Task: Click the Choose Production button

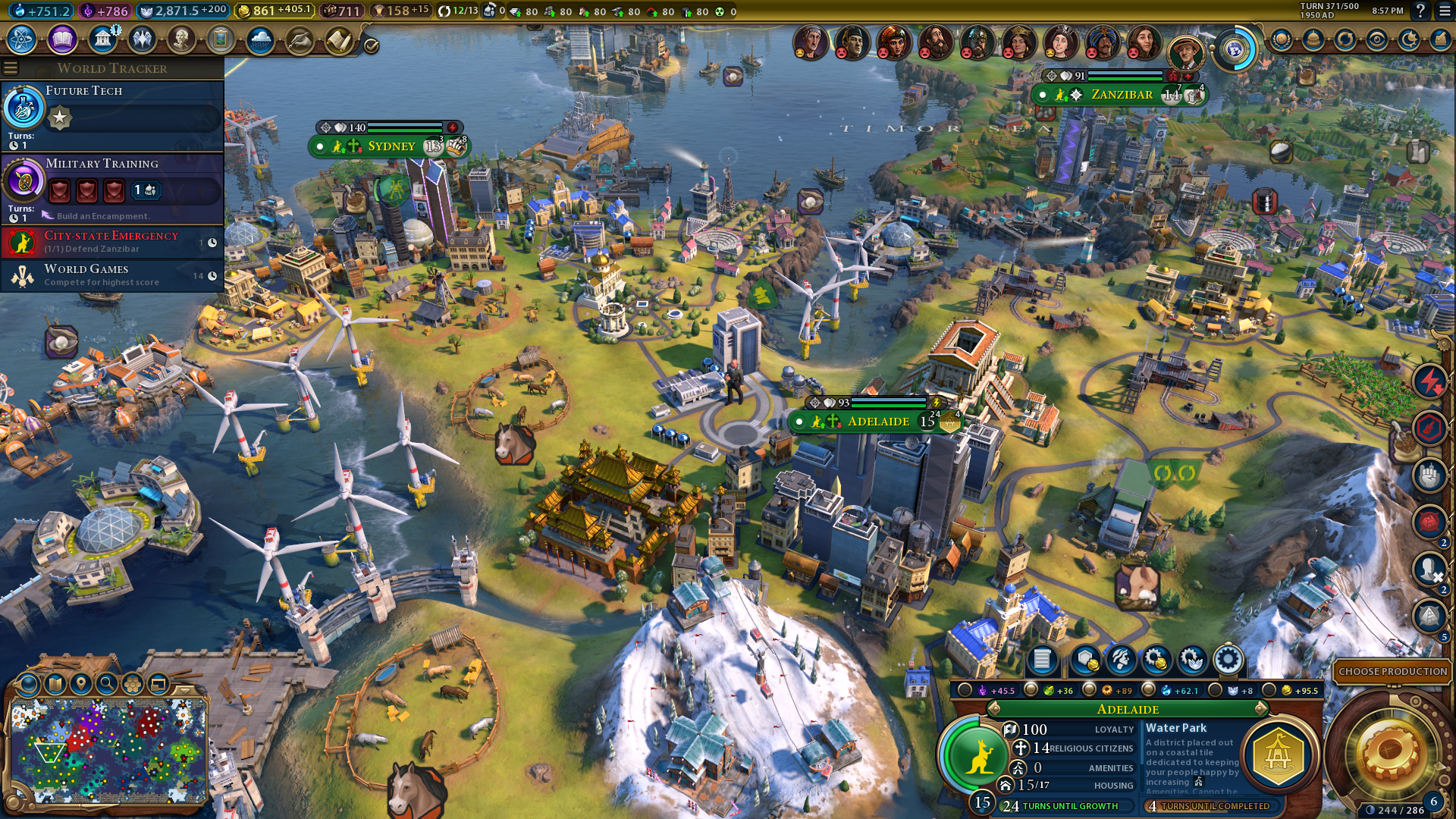Action: click(1392, 671)
